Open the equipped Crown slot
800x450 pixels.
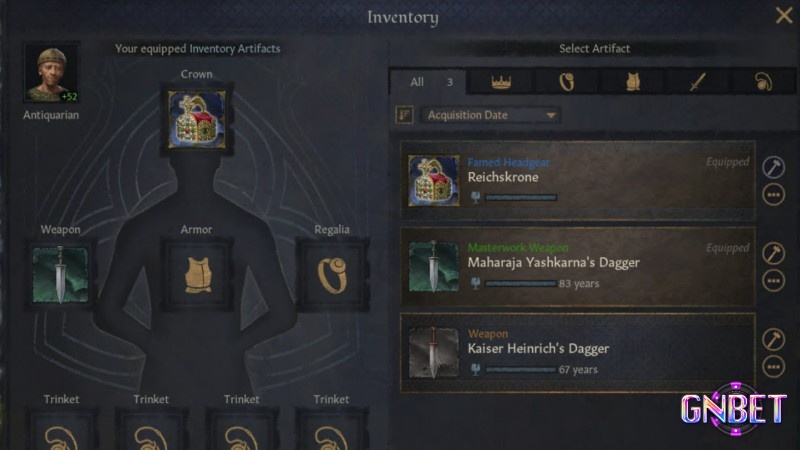[x=196, y=118]
